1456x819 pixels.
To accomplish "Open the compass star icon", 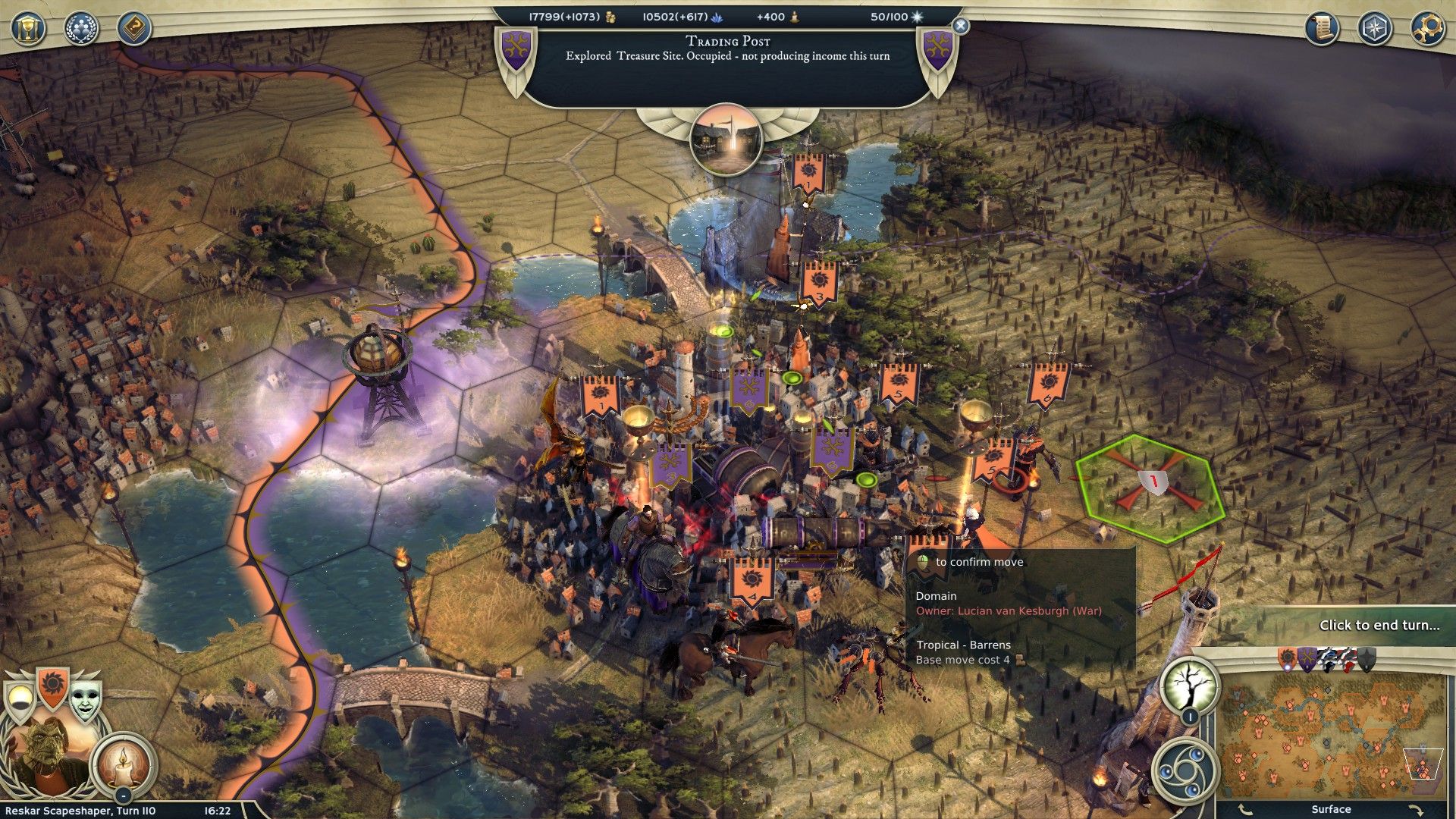I will 1374,29.
